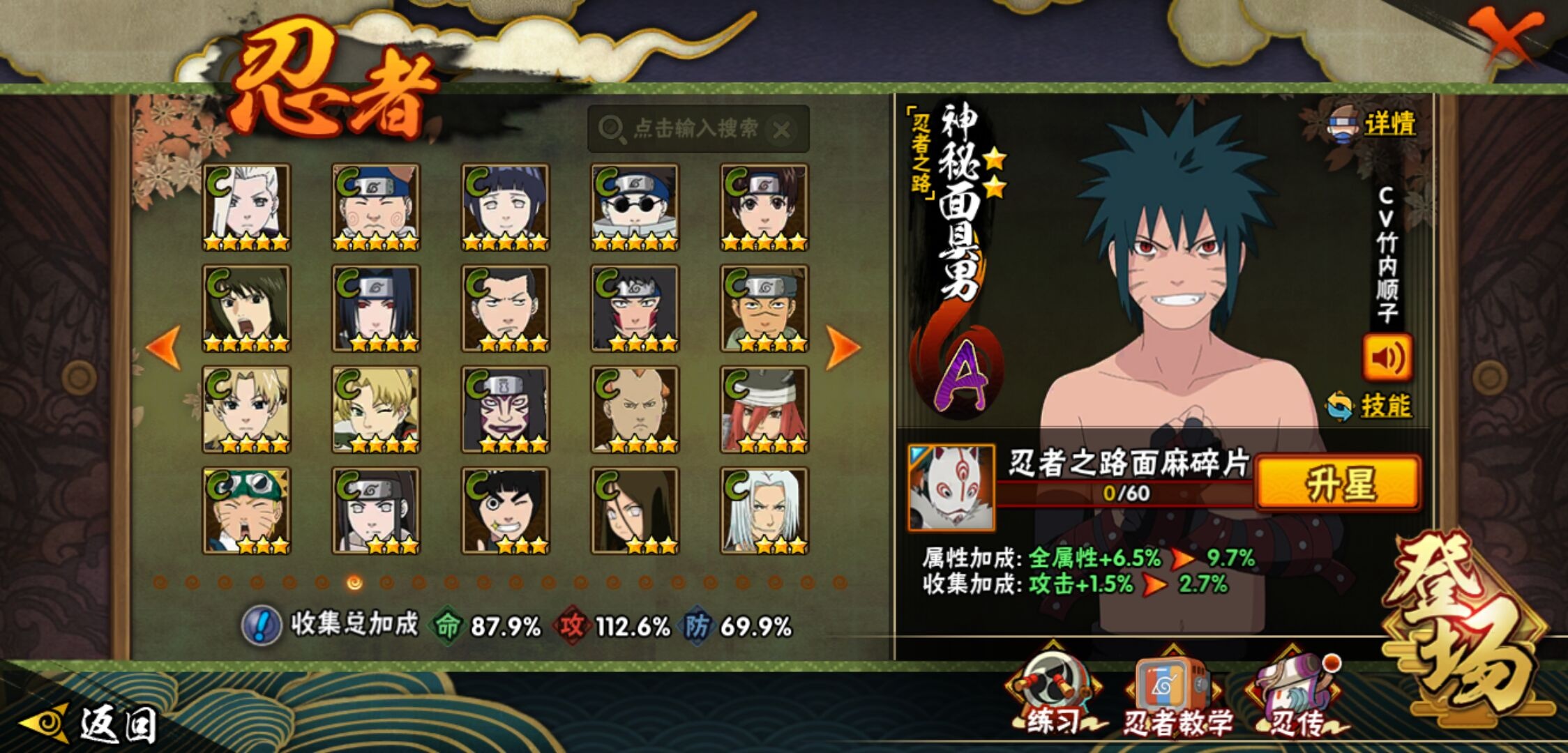Open the 详情 details link
The image size is (1568, 753).
click(x=1388, y=125)
